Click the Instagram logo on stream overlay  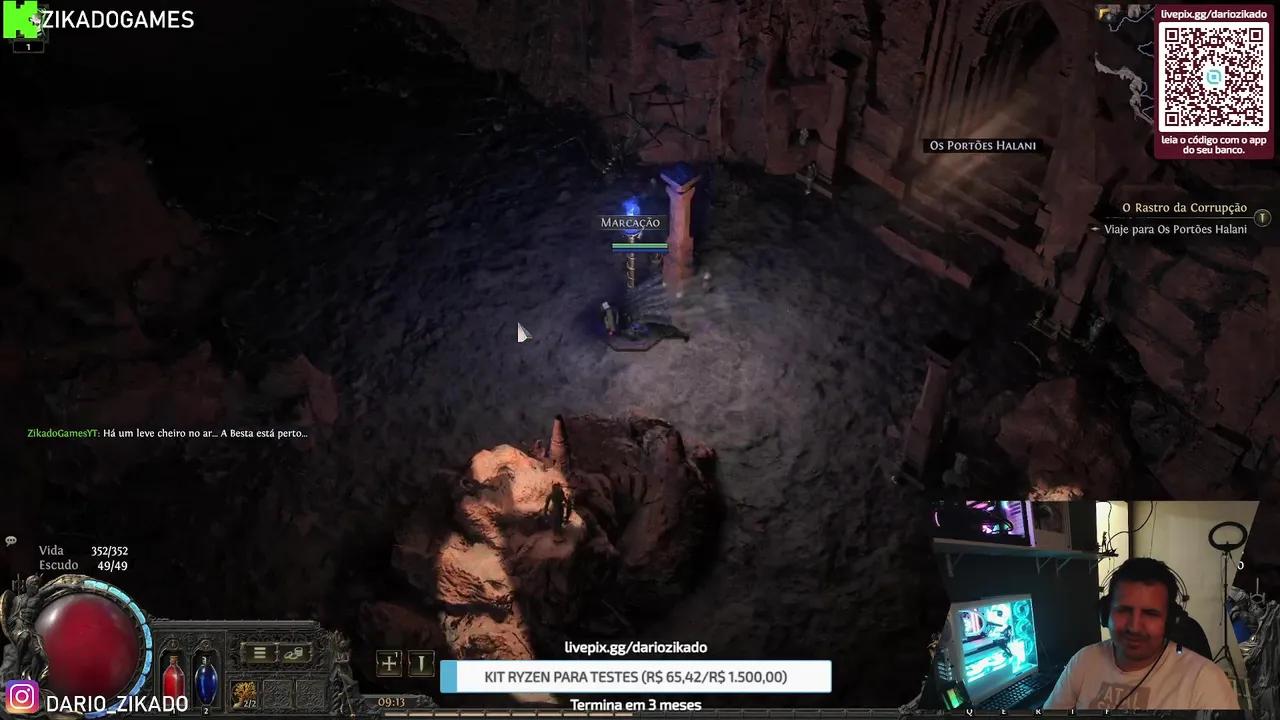click(x=22, y=697)
